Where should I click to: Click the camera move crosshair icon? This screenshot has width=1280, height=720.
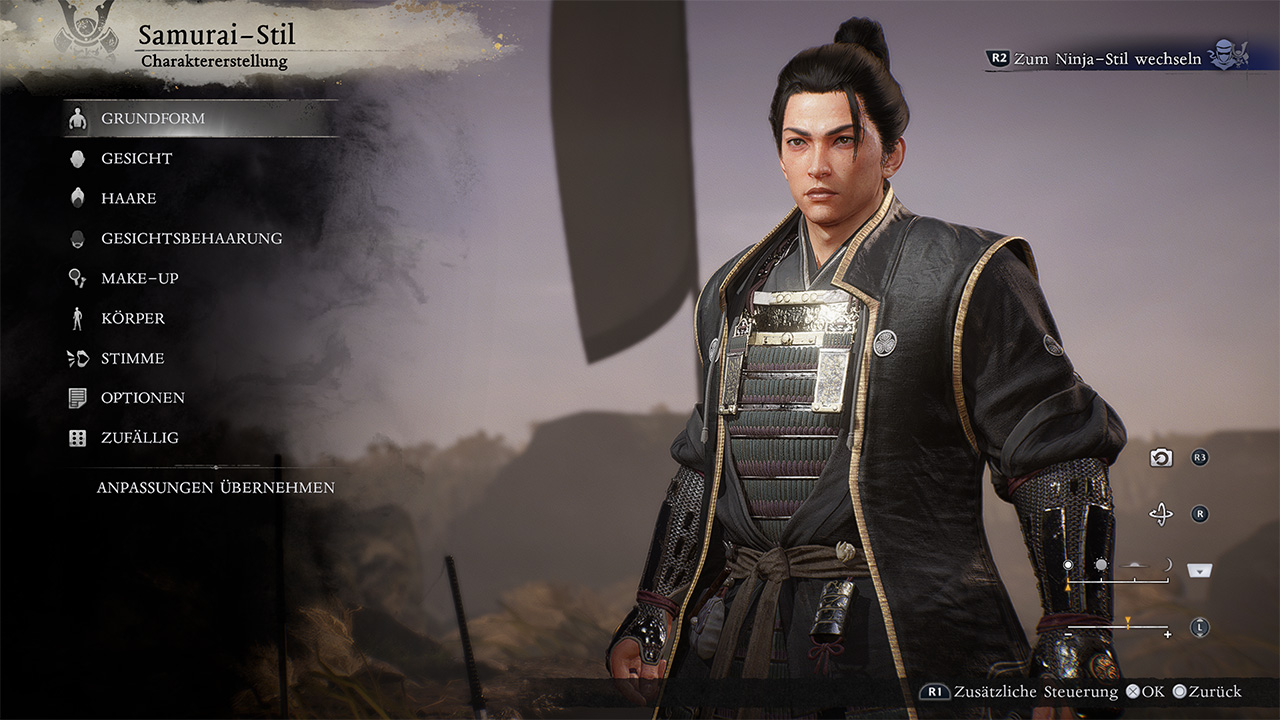point(1161,514)
